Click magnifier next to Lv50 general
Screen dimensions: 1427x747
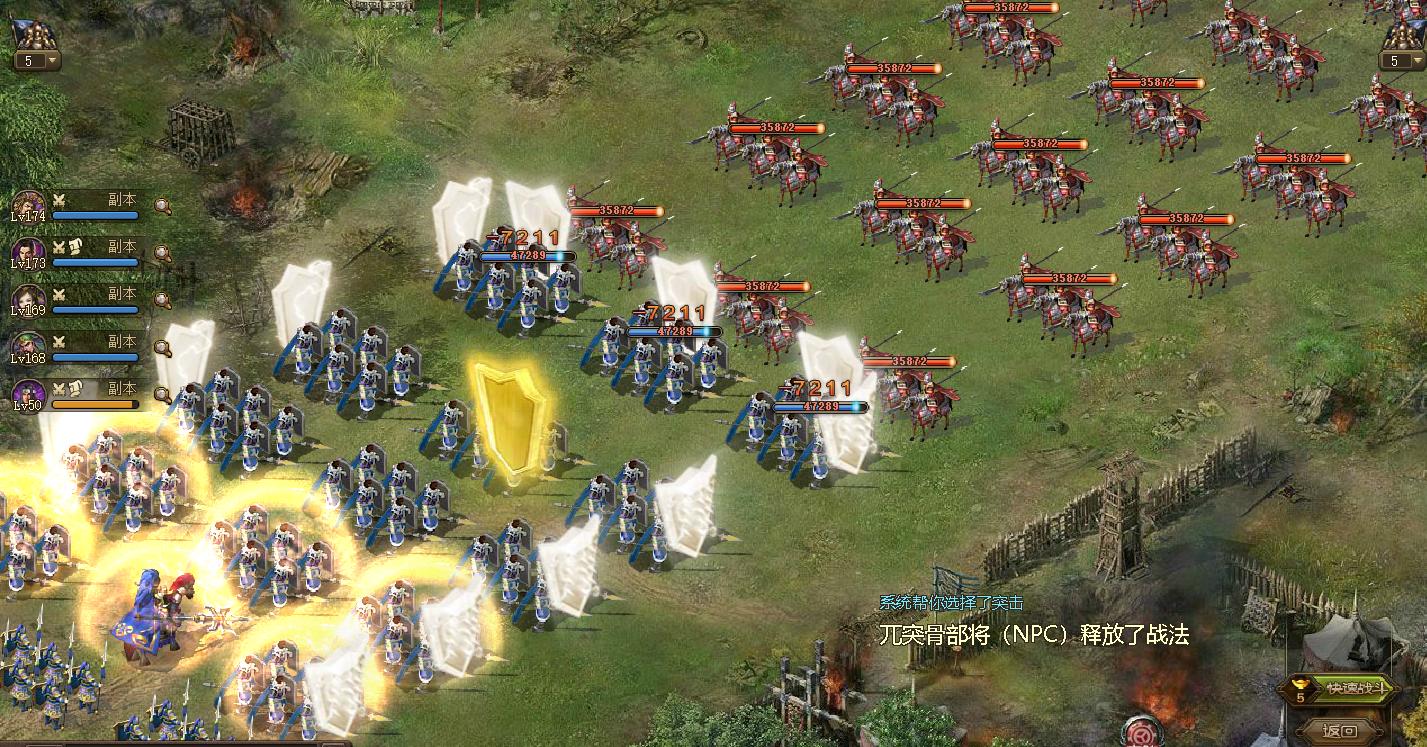pos(162,394)
